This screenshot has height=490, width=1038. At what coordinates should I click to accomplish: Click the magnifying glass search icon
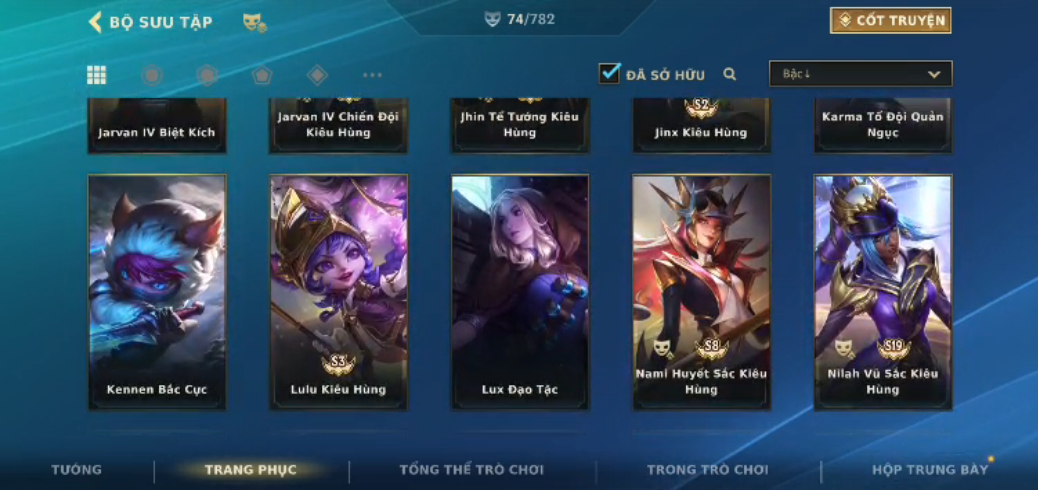730,74
